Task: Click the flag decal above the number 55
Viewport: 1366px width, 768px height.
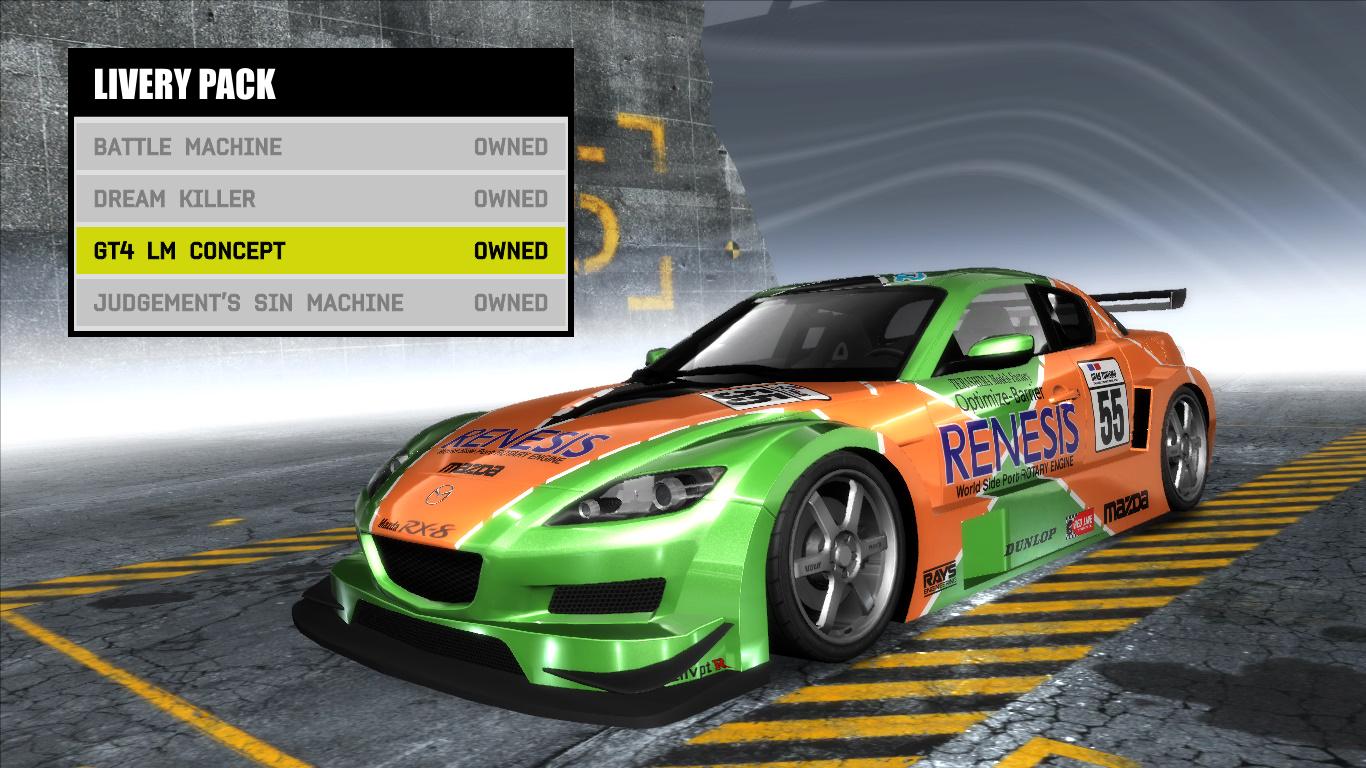Action: 1093,366
